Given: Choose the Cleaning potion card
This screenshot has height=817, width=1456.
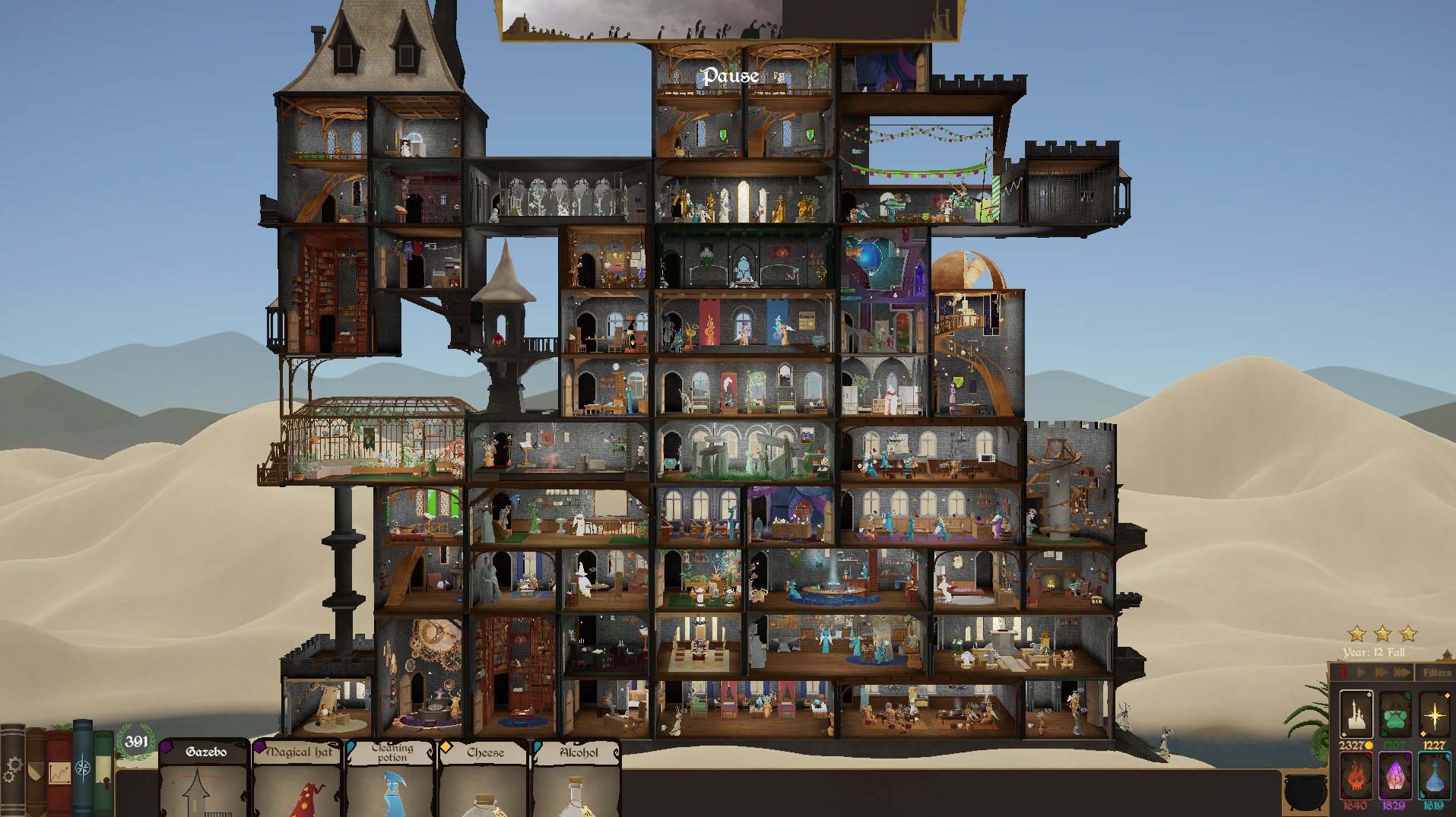Looking at the screenshot, I should tap(391, 779).
